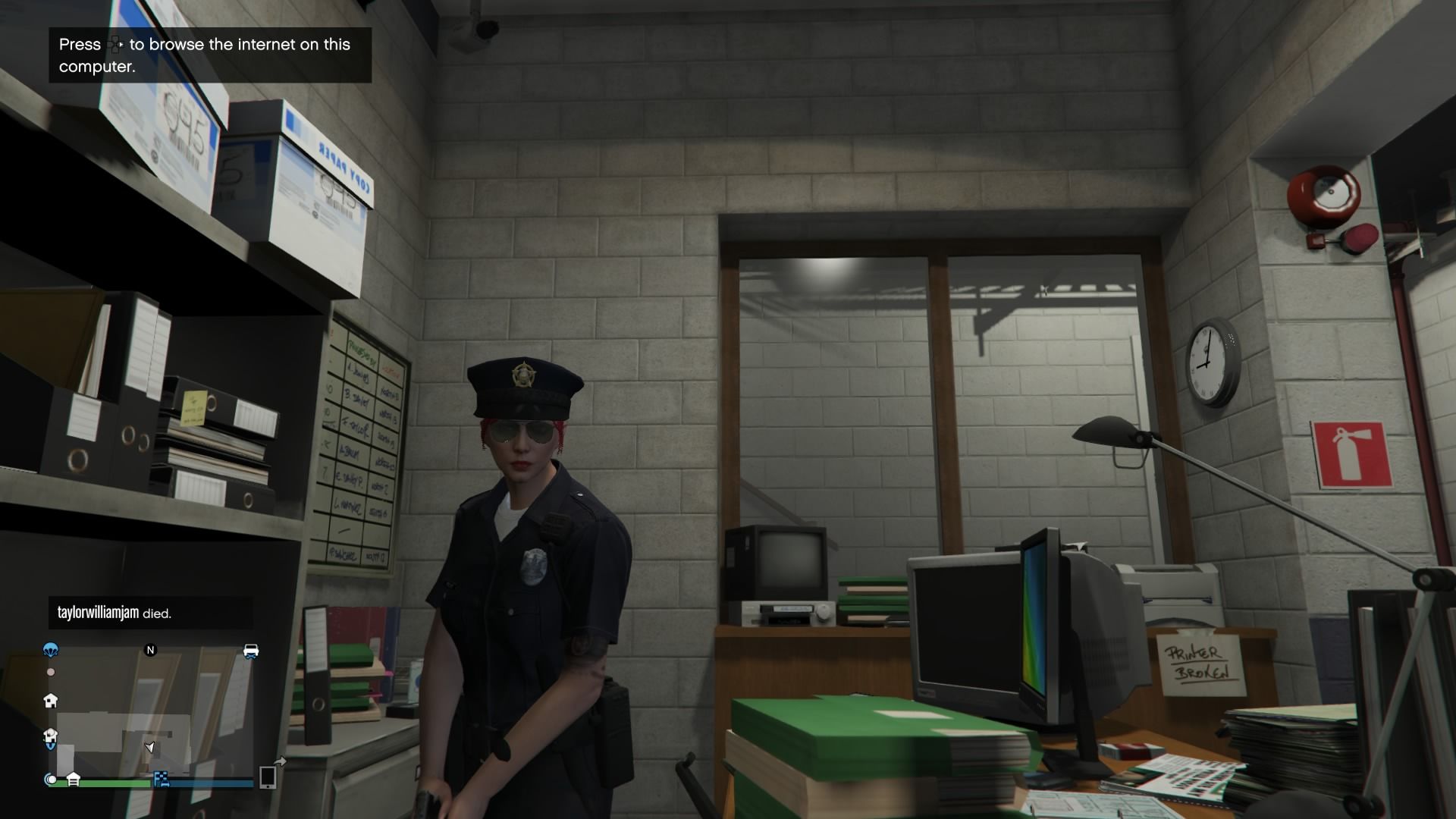Click the garage door icon on the health bar
This screenshot has width=1456, height=819.
[x=74, y=780]
